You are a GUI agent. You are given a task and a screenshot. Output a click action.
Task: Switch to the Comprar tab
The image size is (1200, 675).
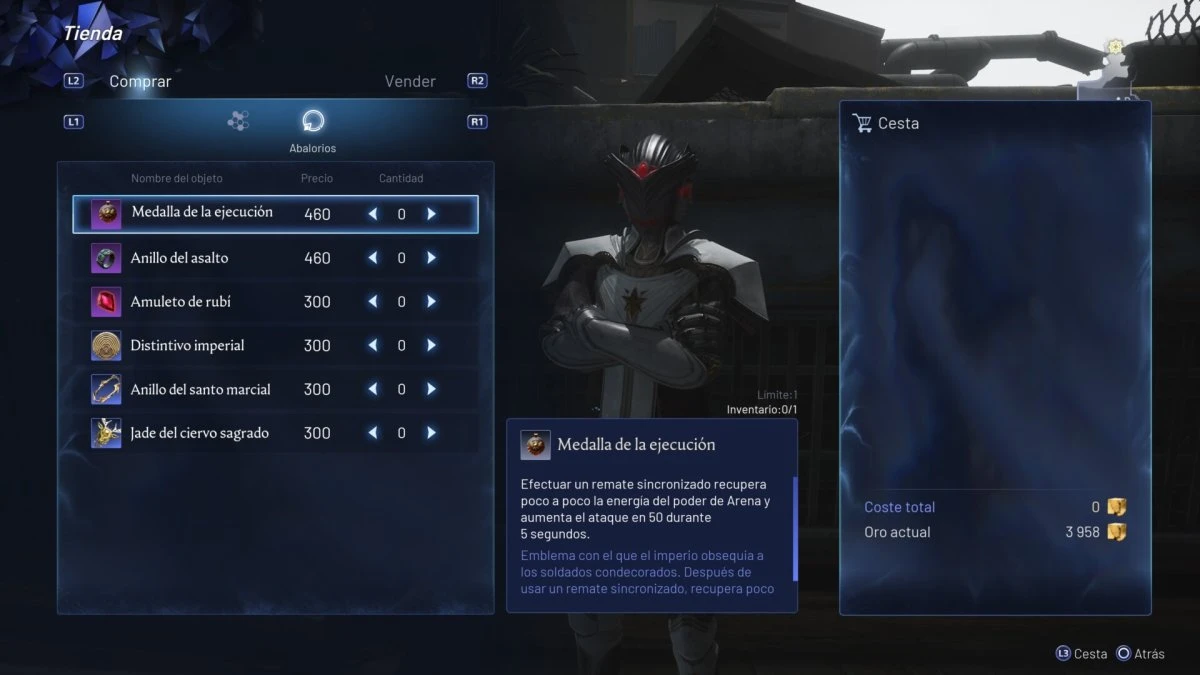click(x=140, y=82)
